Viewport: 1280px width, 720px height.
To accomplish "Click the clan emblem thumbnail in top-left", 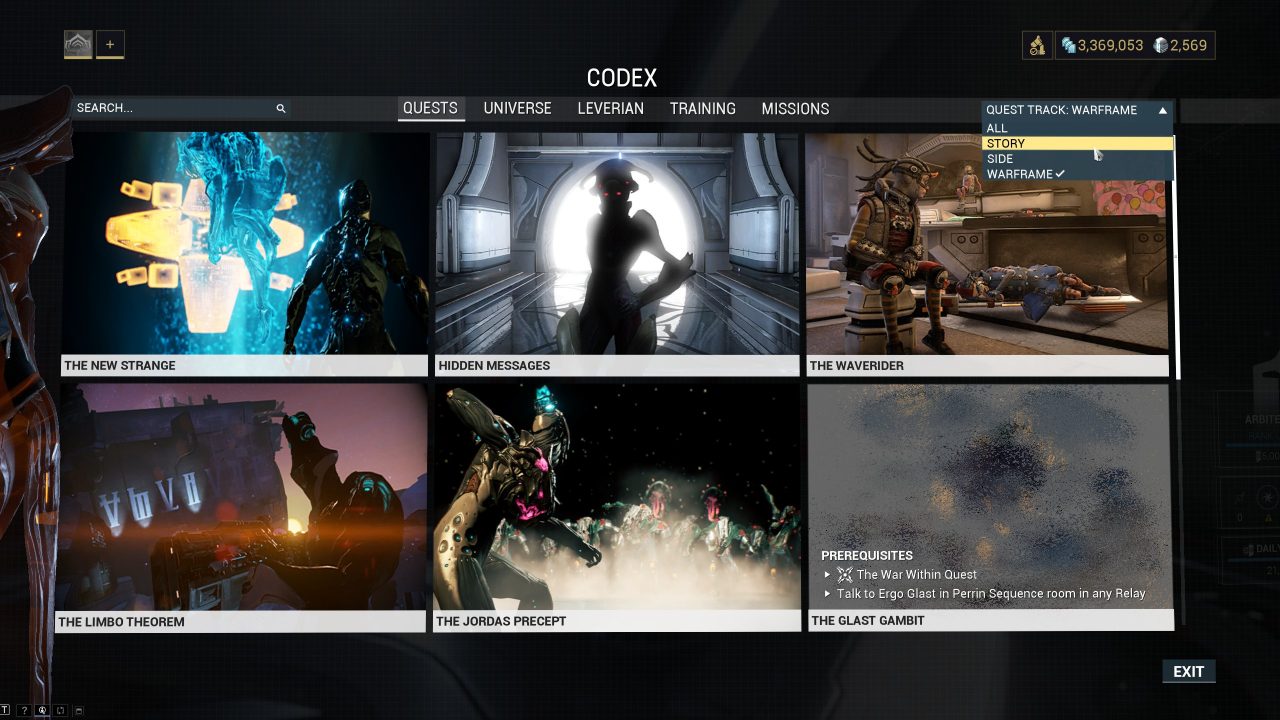I will click(x=77, y=43).
